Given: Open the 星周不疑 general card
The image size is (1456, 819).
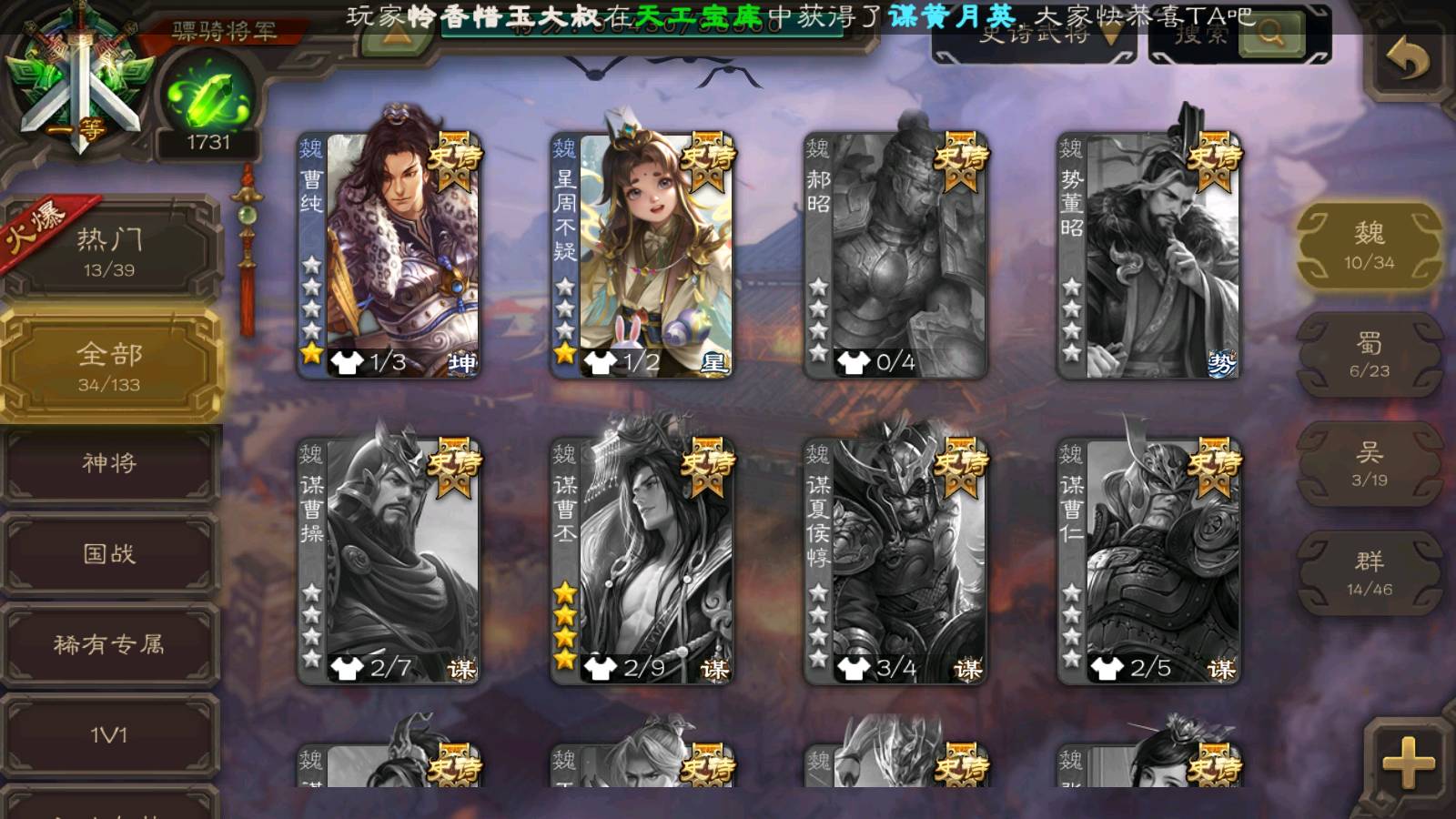Looking at the screenshot, I should coord(642,255).
